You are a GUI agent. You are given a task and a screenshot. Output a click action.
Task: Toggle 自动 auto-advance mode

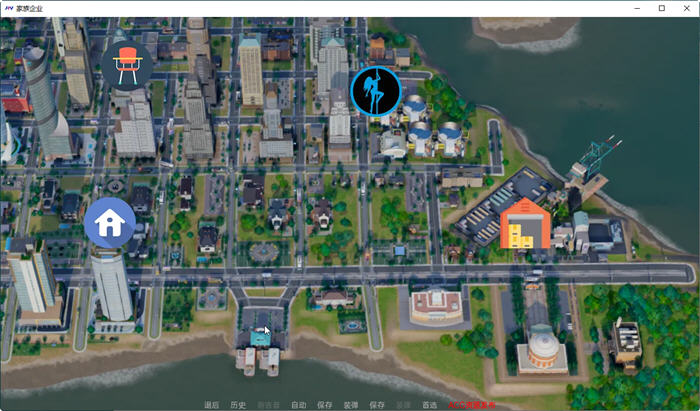(x=298, y=405)
